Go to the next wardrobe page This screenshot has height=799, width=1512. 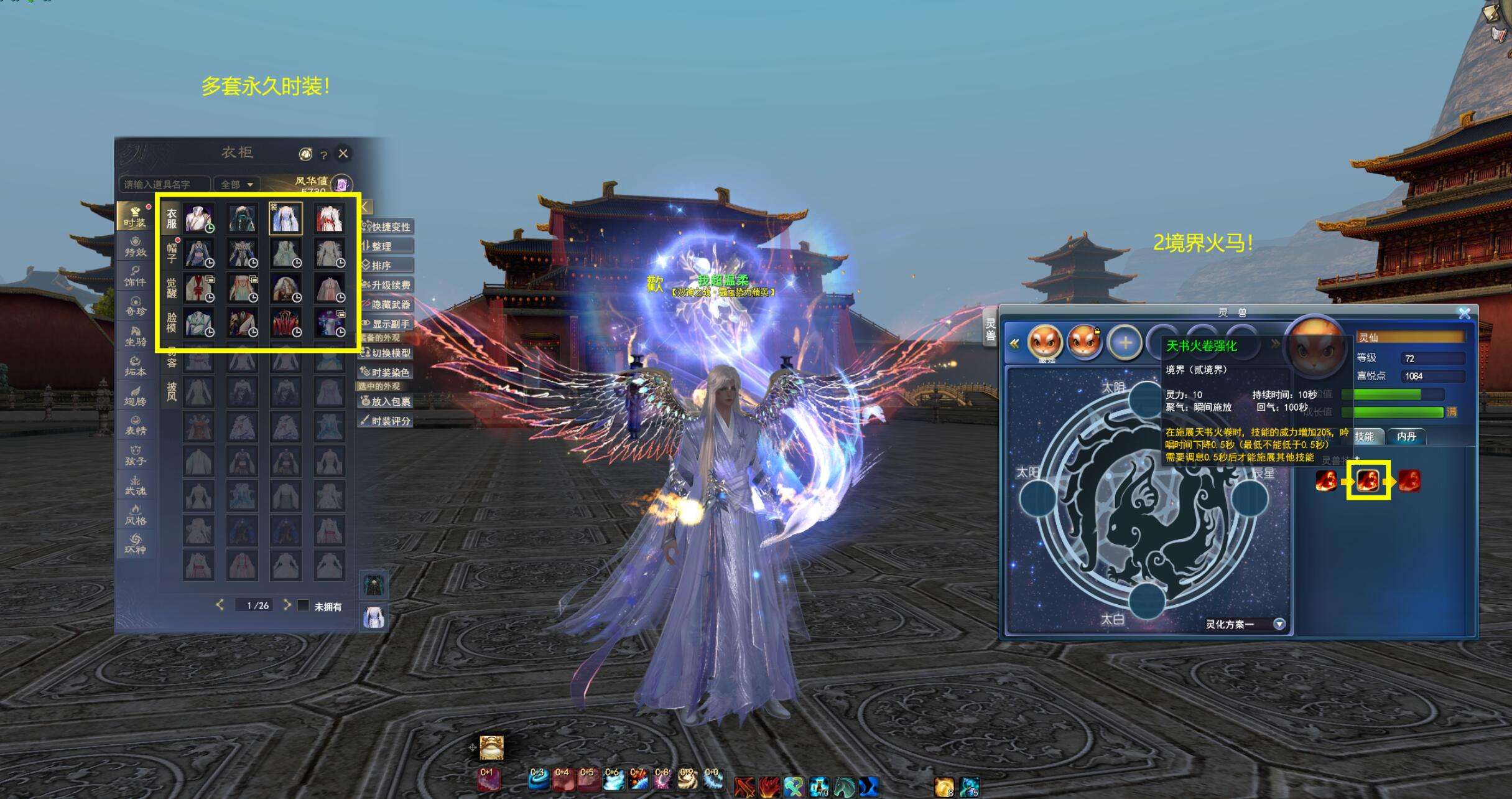point(287,605)
